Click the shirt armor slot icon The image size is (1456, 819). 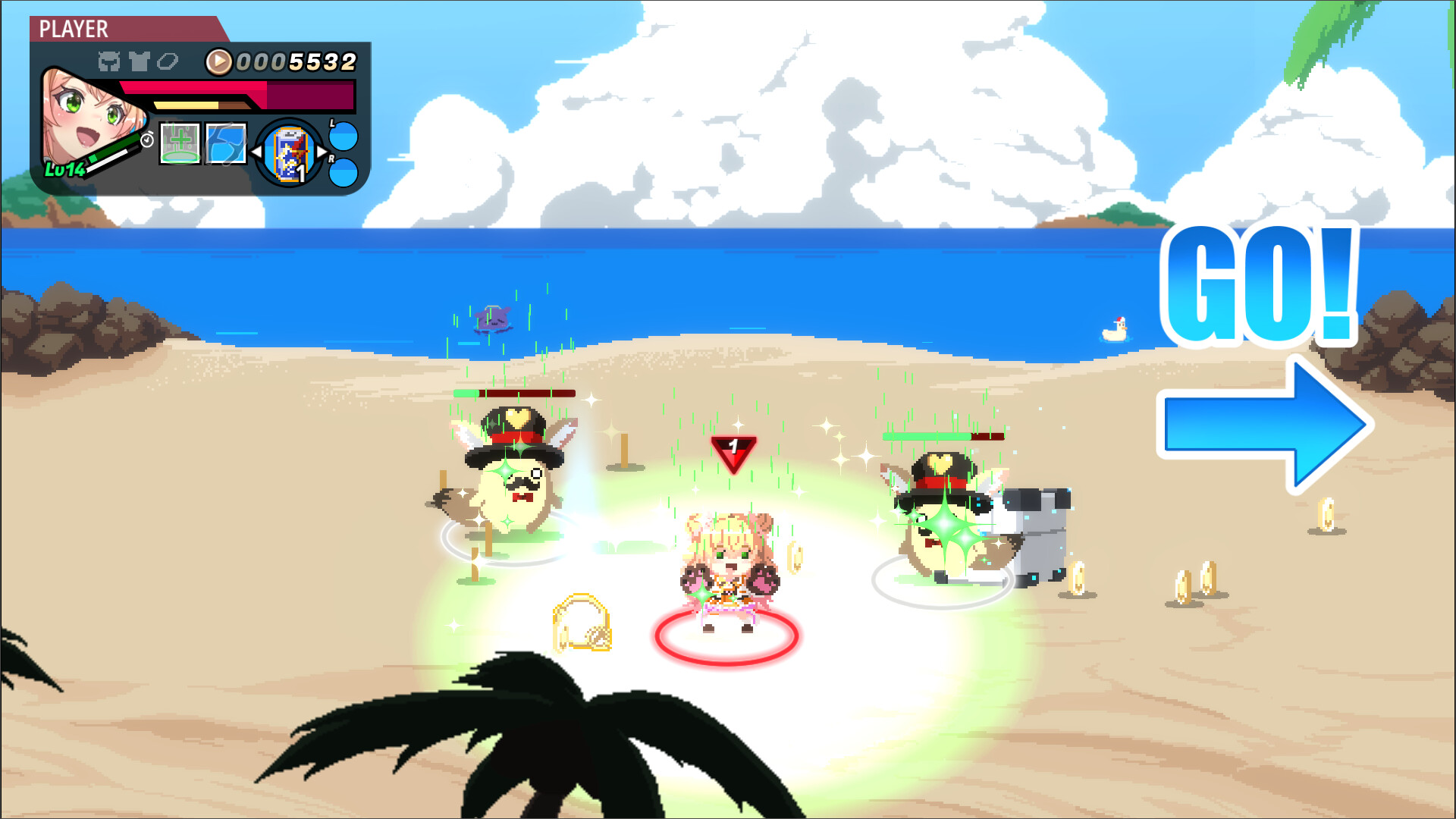click(139, 60)
